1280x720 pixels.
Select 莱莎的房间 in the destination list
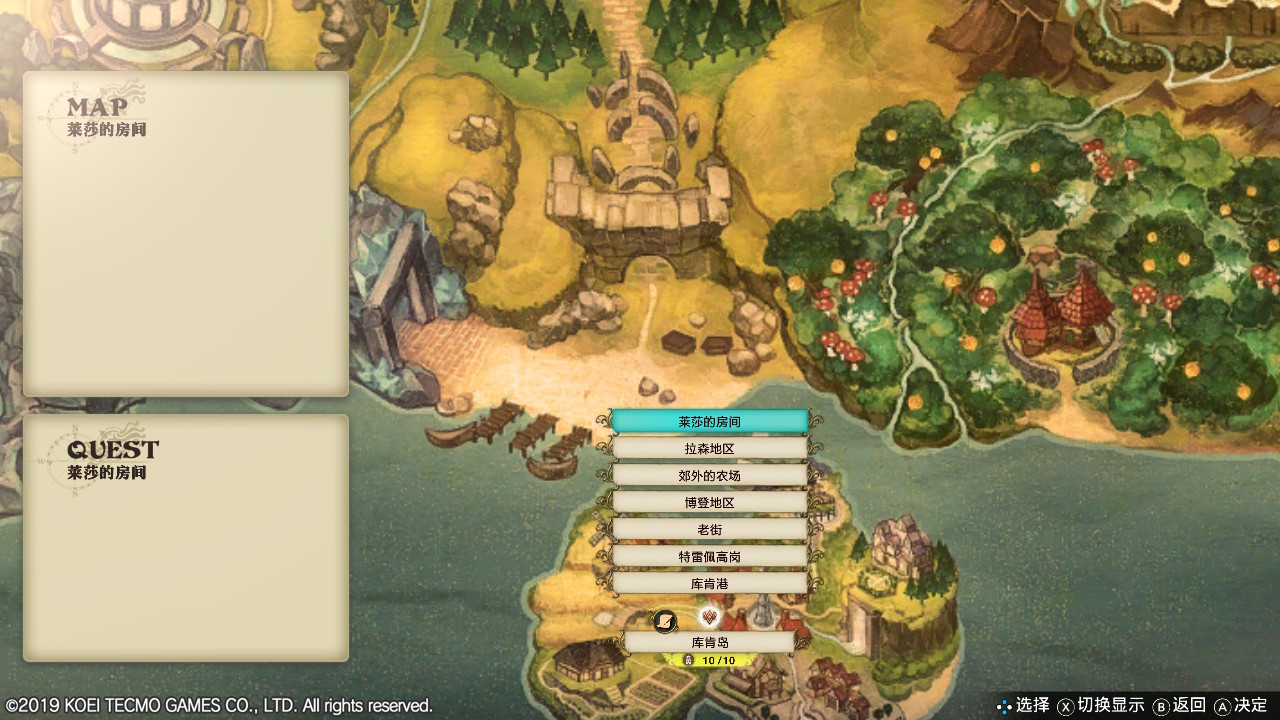click(x=709, y=422)
